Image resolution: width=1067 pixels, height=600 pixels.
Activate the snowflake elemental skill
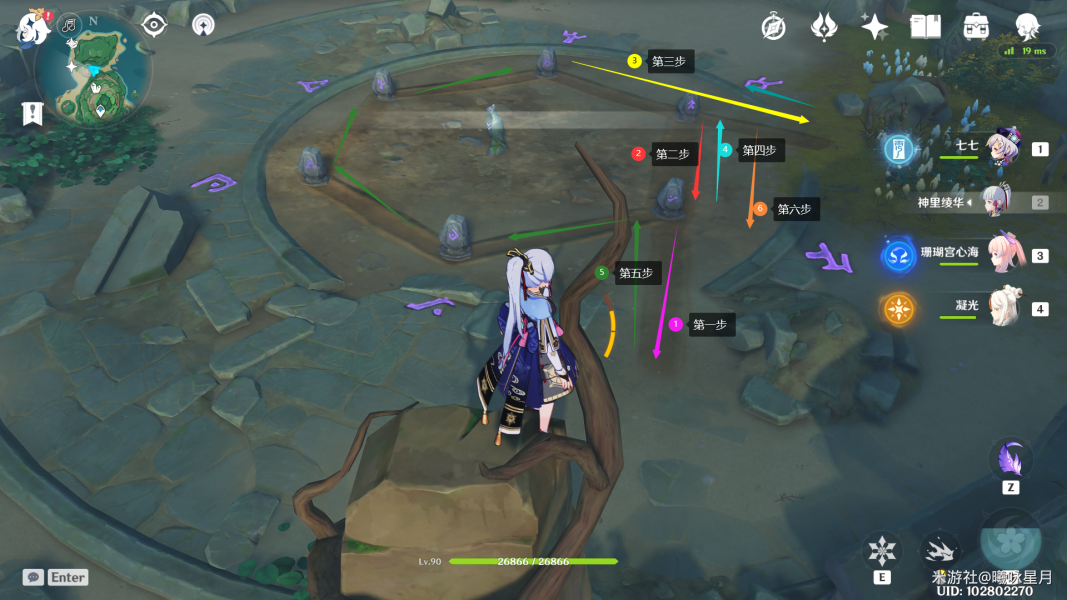pos(882,551)
